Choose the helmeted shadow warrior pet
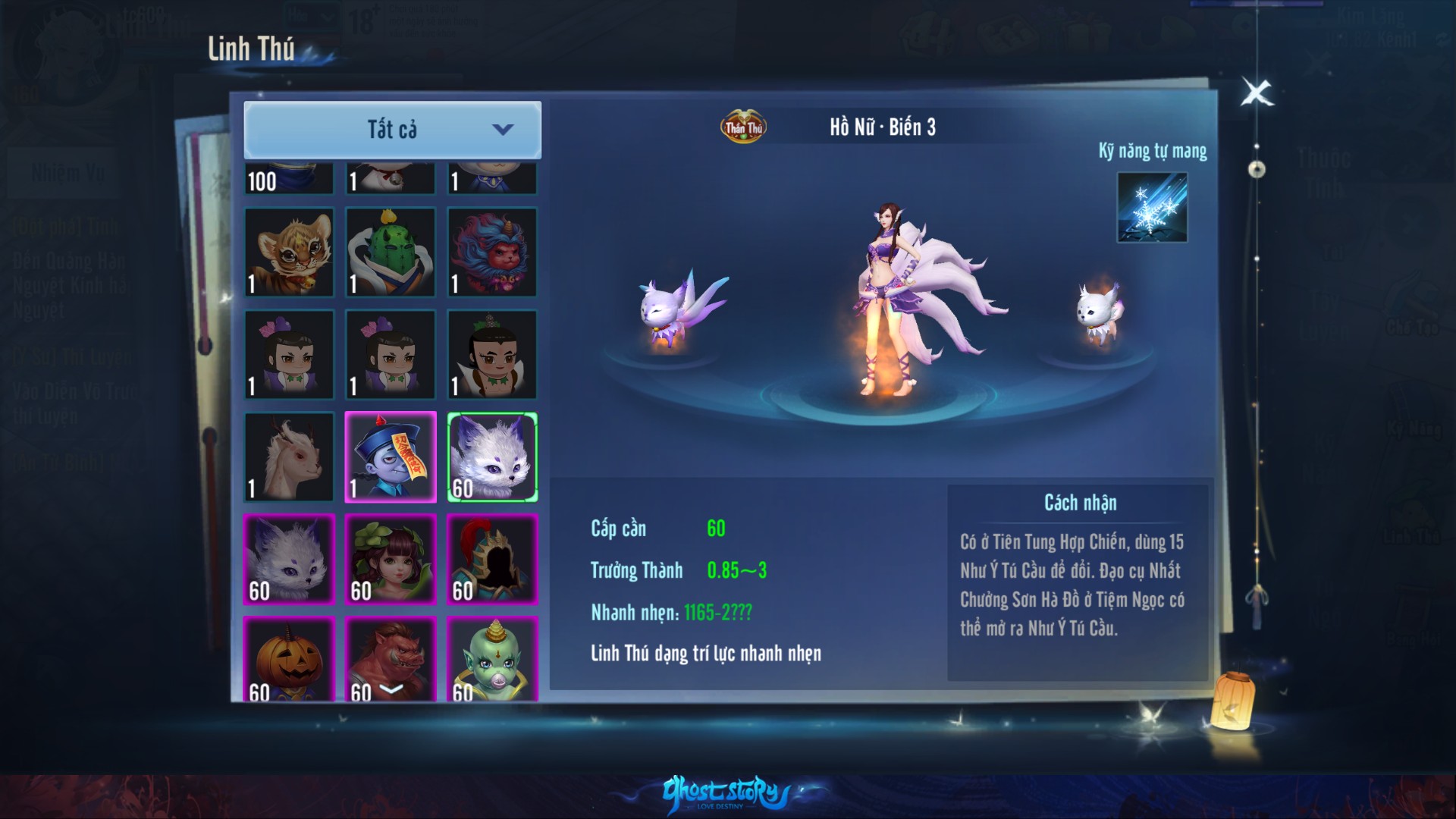The image size is (1456, 819). [492, 559]
